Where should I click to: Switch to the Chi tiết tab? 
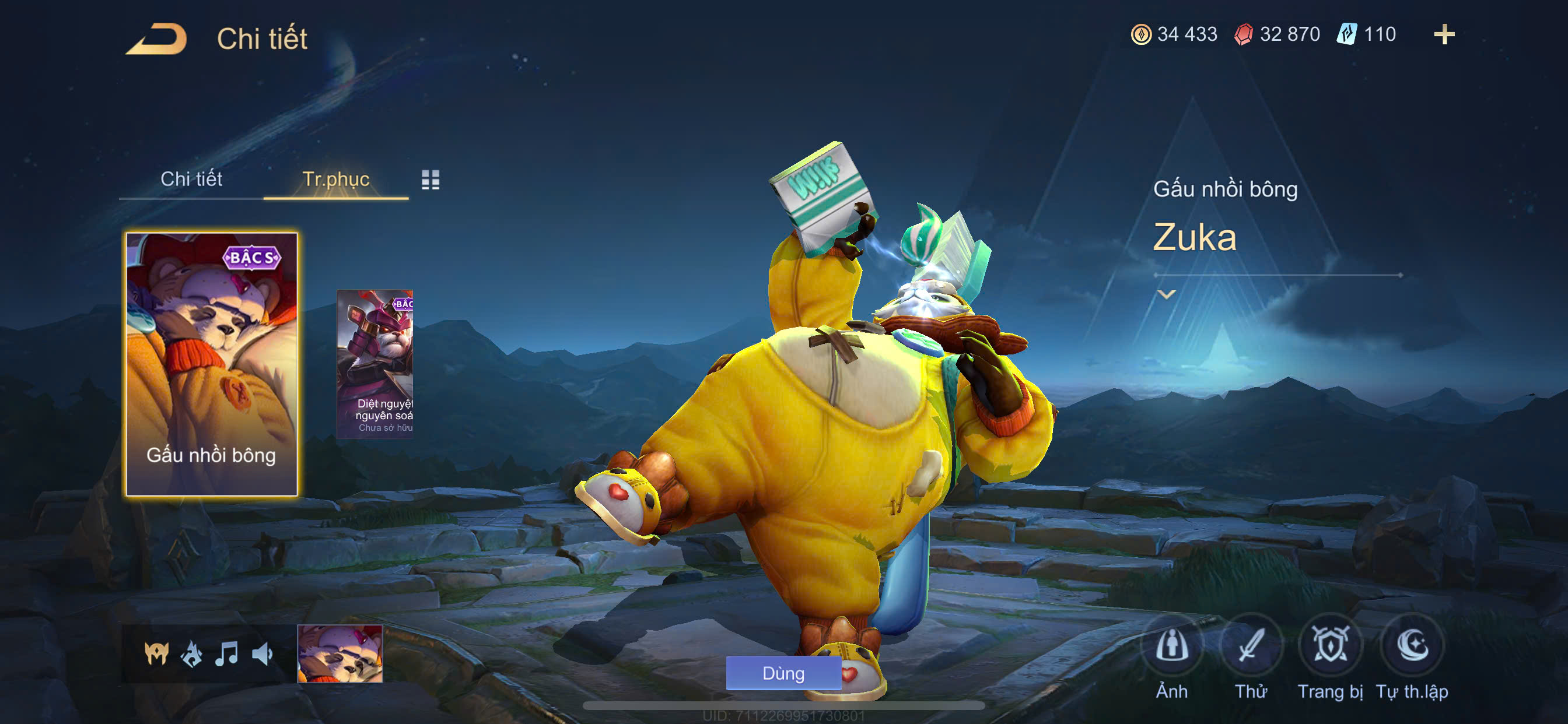191,180
